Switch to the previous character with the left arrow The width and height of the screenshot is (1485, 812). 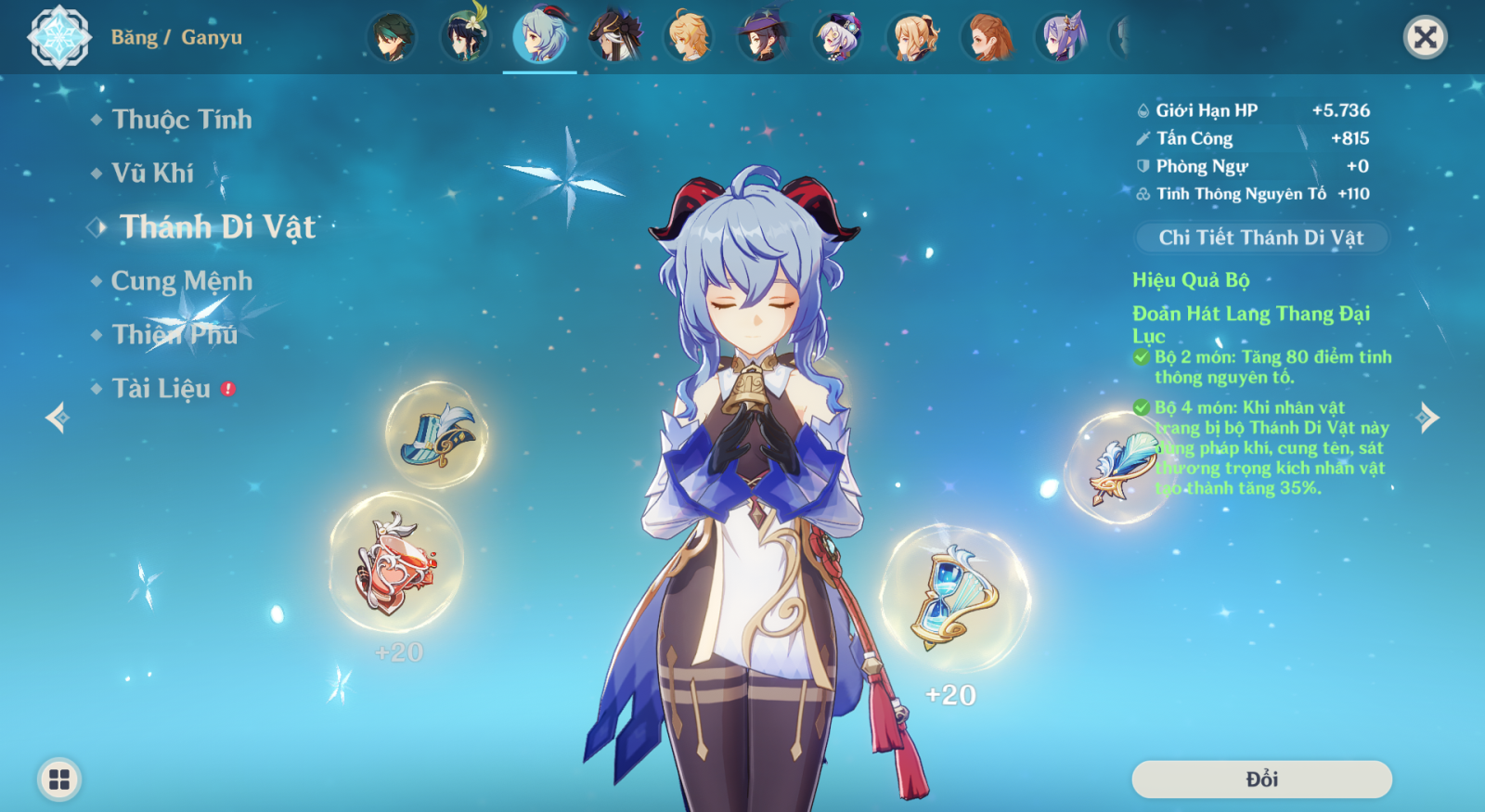(58, 418)
